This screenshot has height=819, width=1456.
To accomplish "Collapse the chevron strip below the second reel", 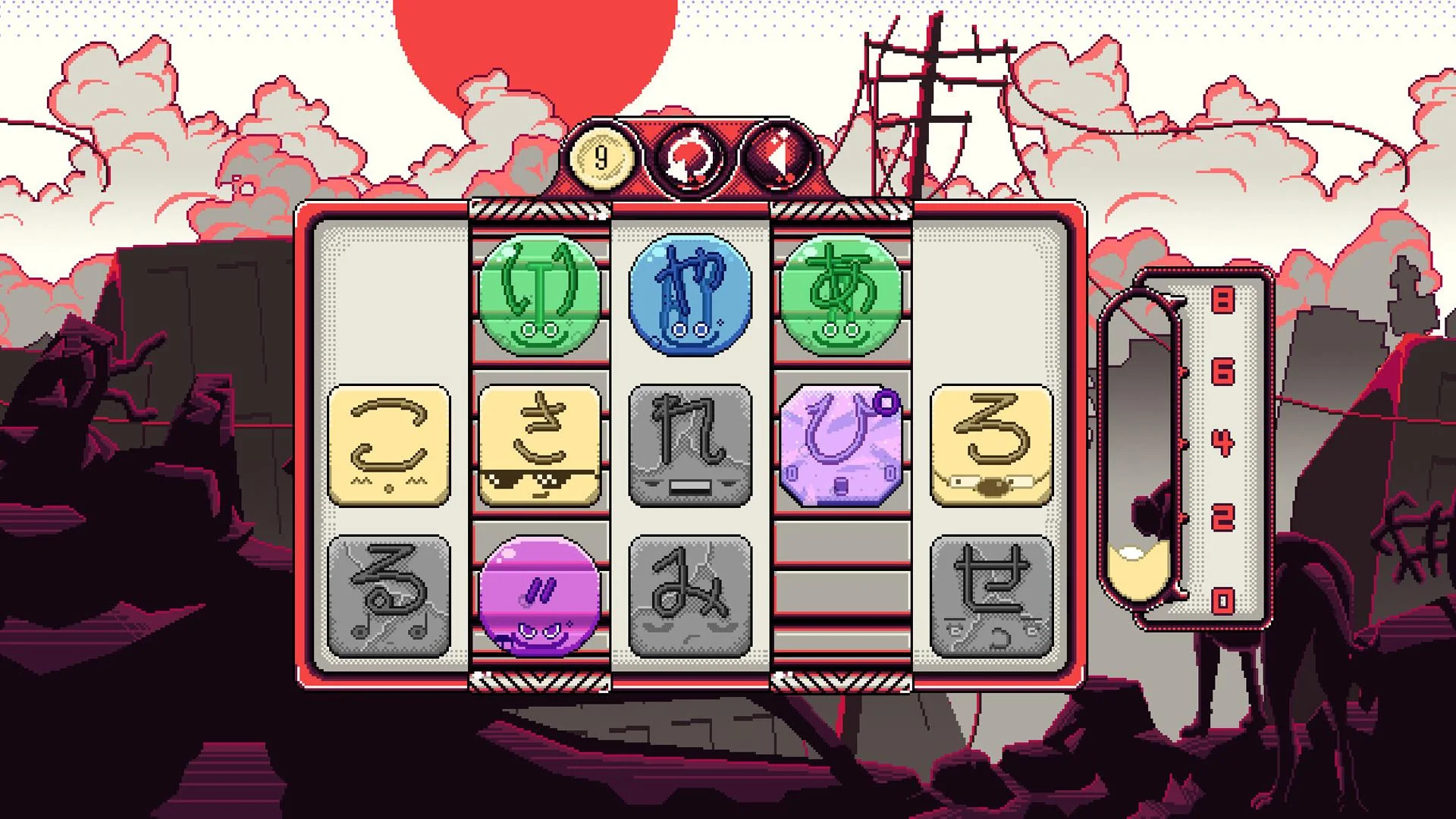I will [538, 680].
